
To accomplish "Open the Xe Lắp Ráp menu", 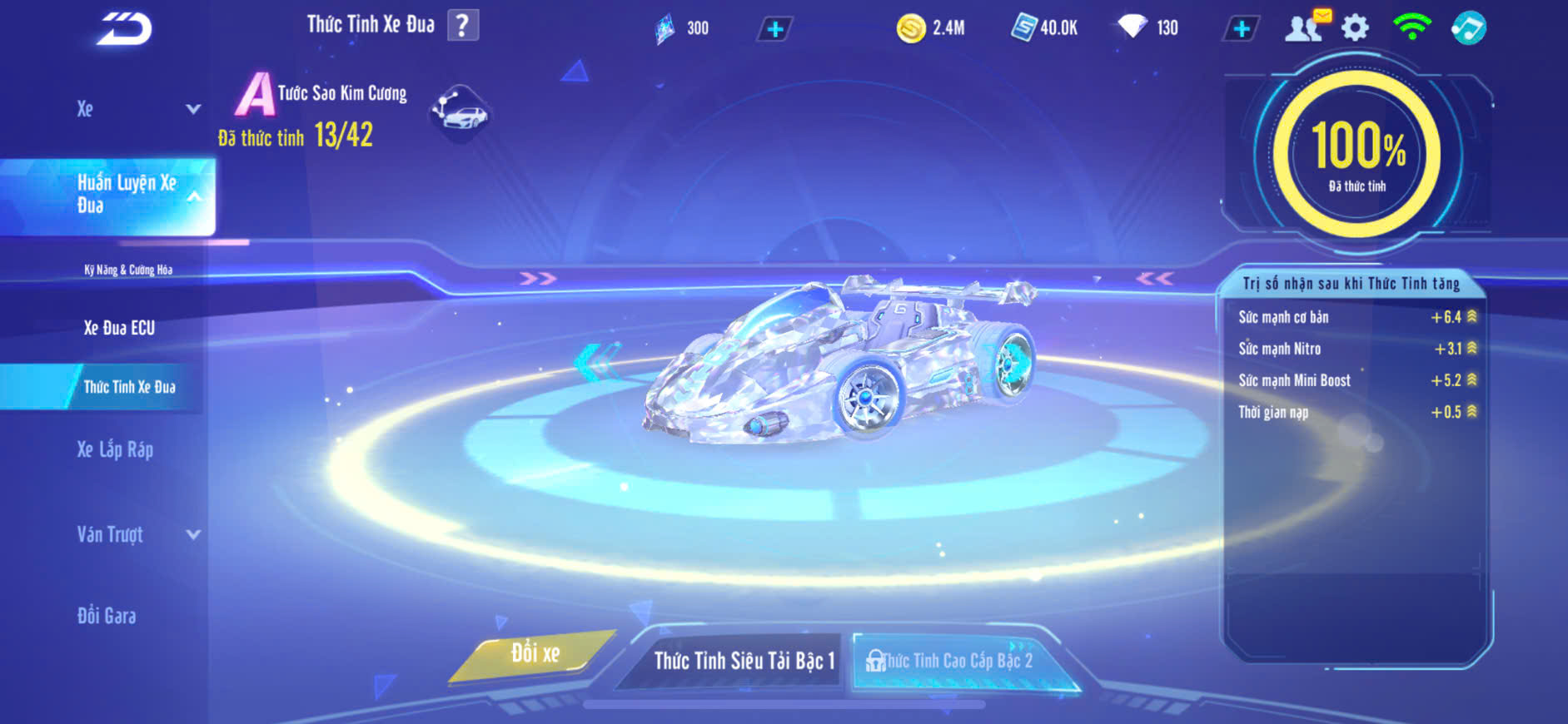I will coord(115,450).
